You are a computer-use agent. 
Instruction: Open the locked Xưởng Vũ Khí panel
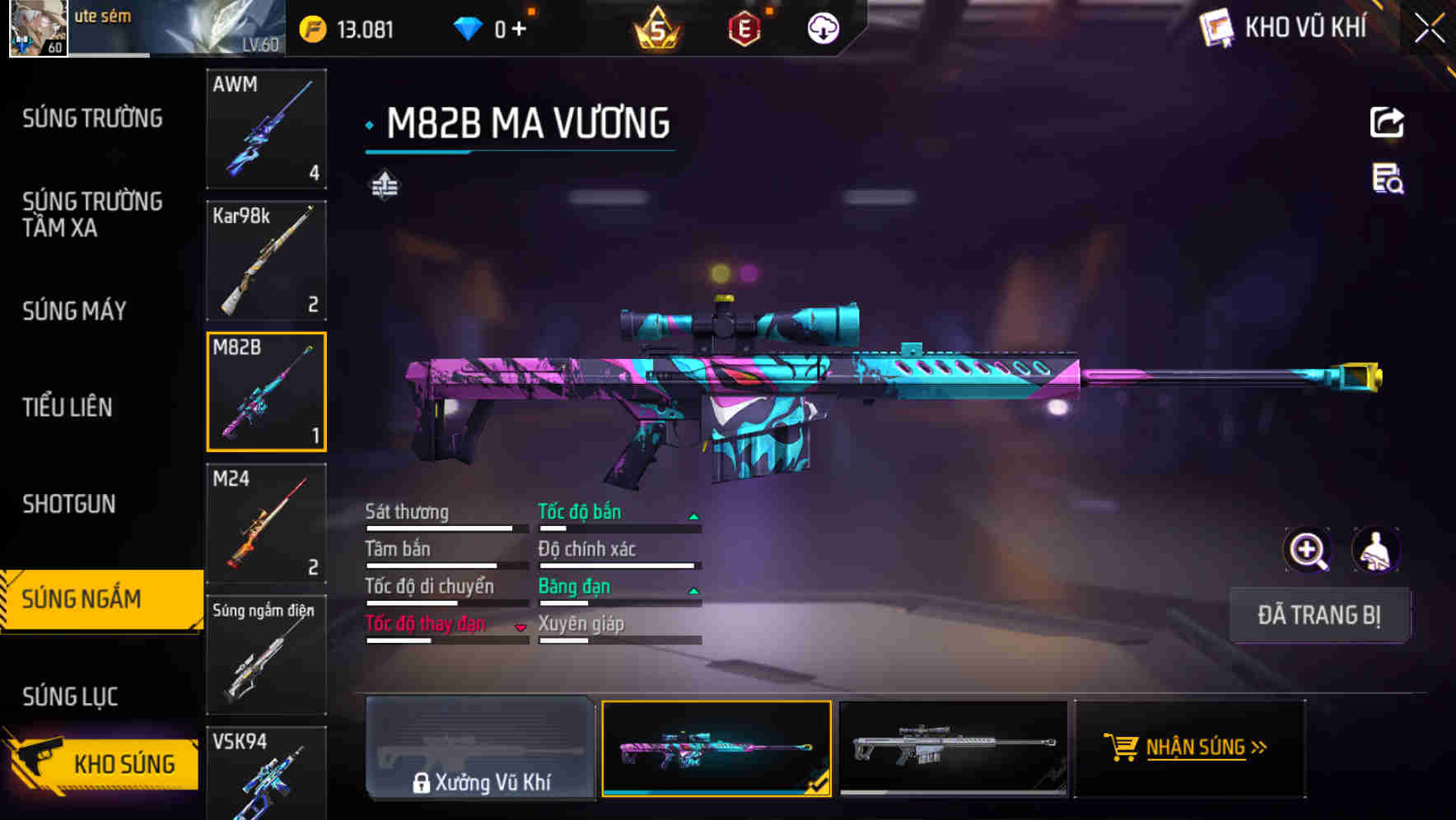(480, 749)
